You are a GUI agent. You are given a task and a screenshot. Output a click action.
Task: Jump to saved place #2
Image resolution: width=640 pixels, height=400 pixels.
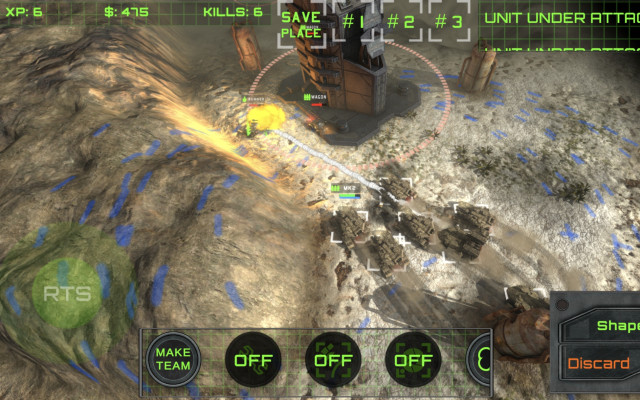tap(401, 21)
